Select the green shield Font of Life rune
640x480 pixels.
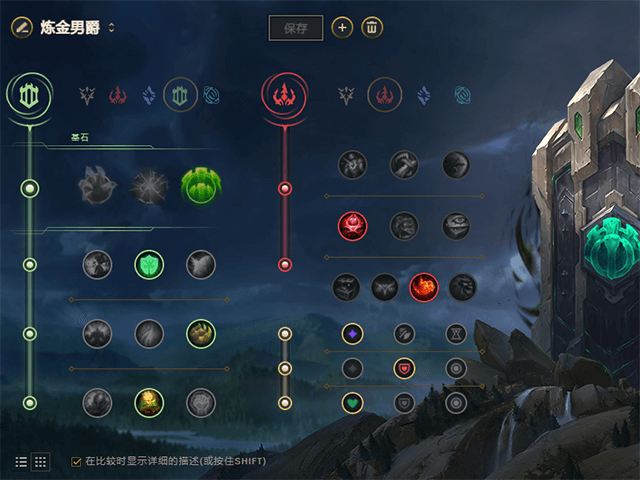pyautogui.click(x=149, y=265)
